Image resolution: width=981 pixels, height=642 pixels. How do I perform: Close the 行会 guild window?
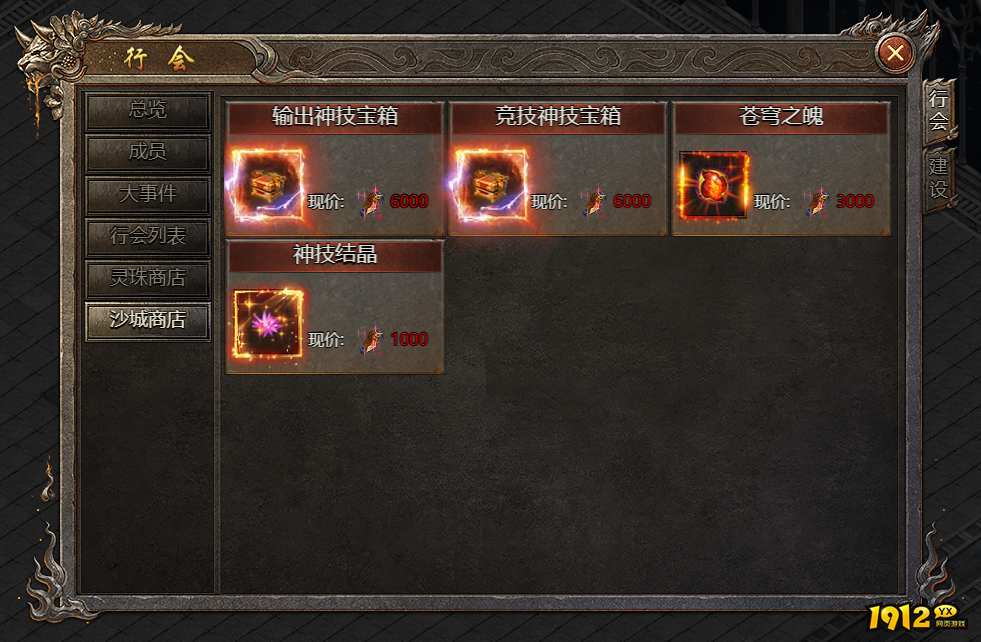pyautogui.click(x=895, y=53)
